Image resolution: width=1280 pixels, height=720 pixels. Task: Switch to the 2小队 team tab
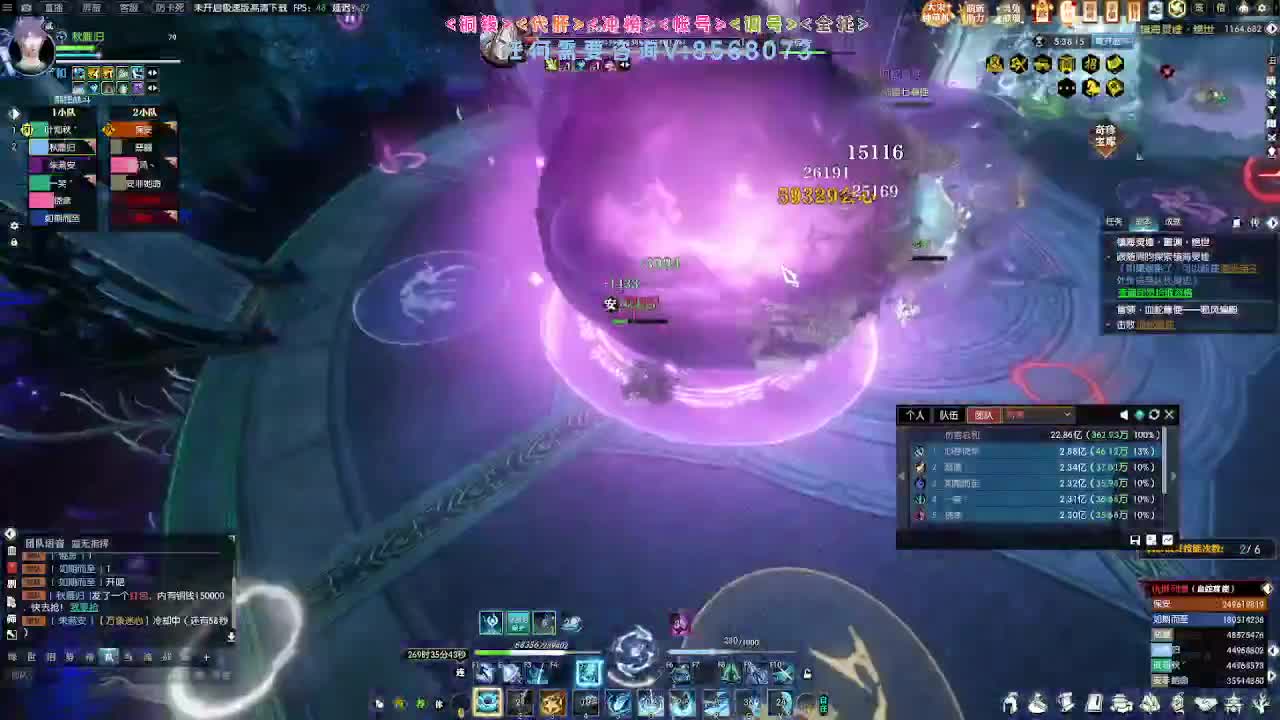click(x=145, y=113)
